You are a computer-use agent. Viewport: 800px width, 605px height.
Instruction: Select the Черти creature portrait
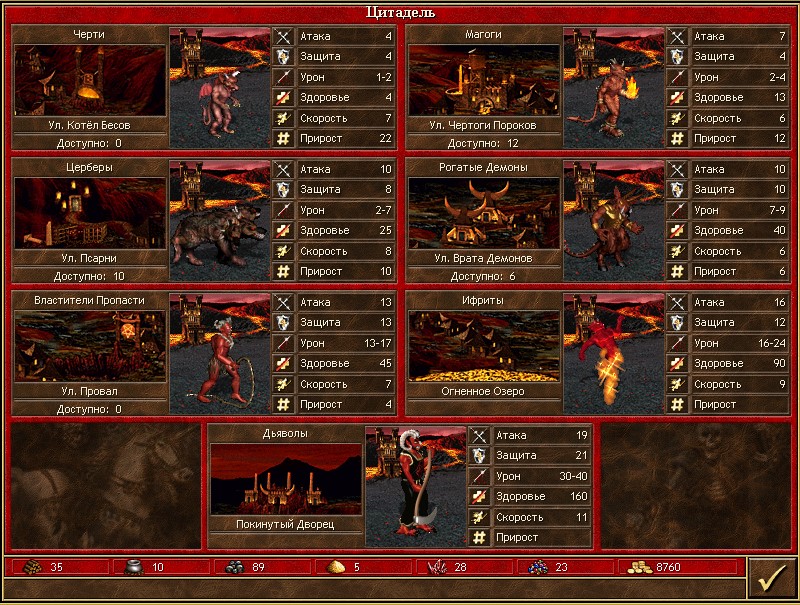click(220, 87)
